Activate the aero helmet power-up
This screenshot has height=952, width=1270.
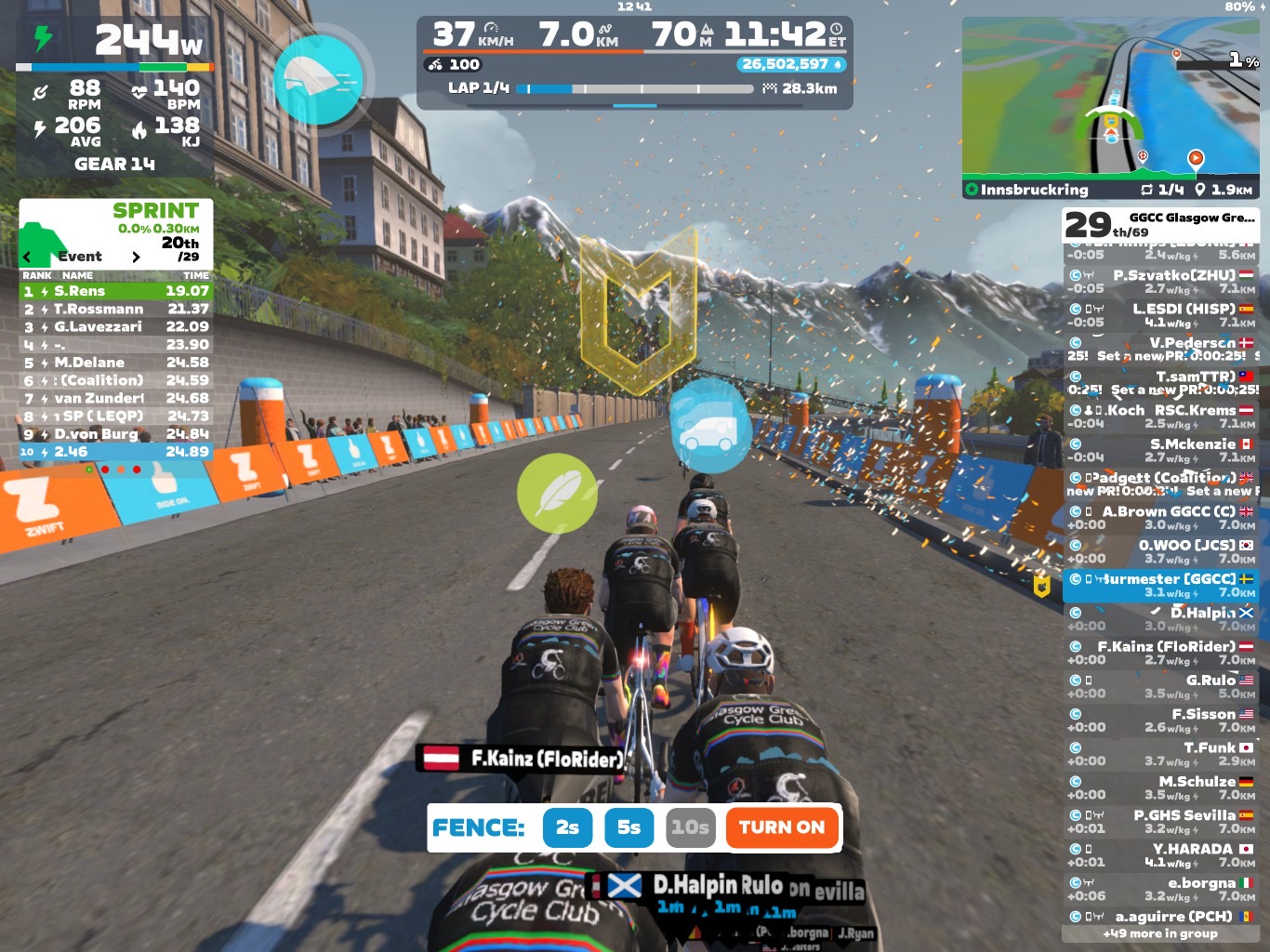(318, 80)
